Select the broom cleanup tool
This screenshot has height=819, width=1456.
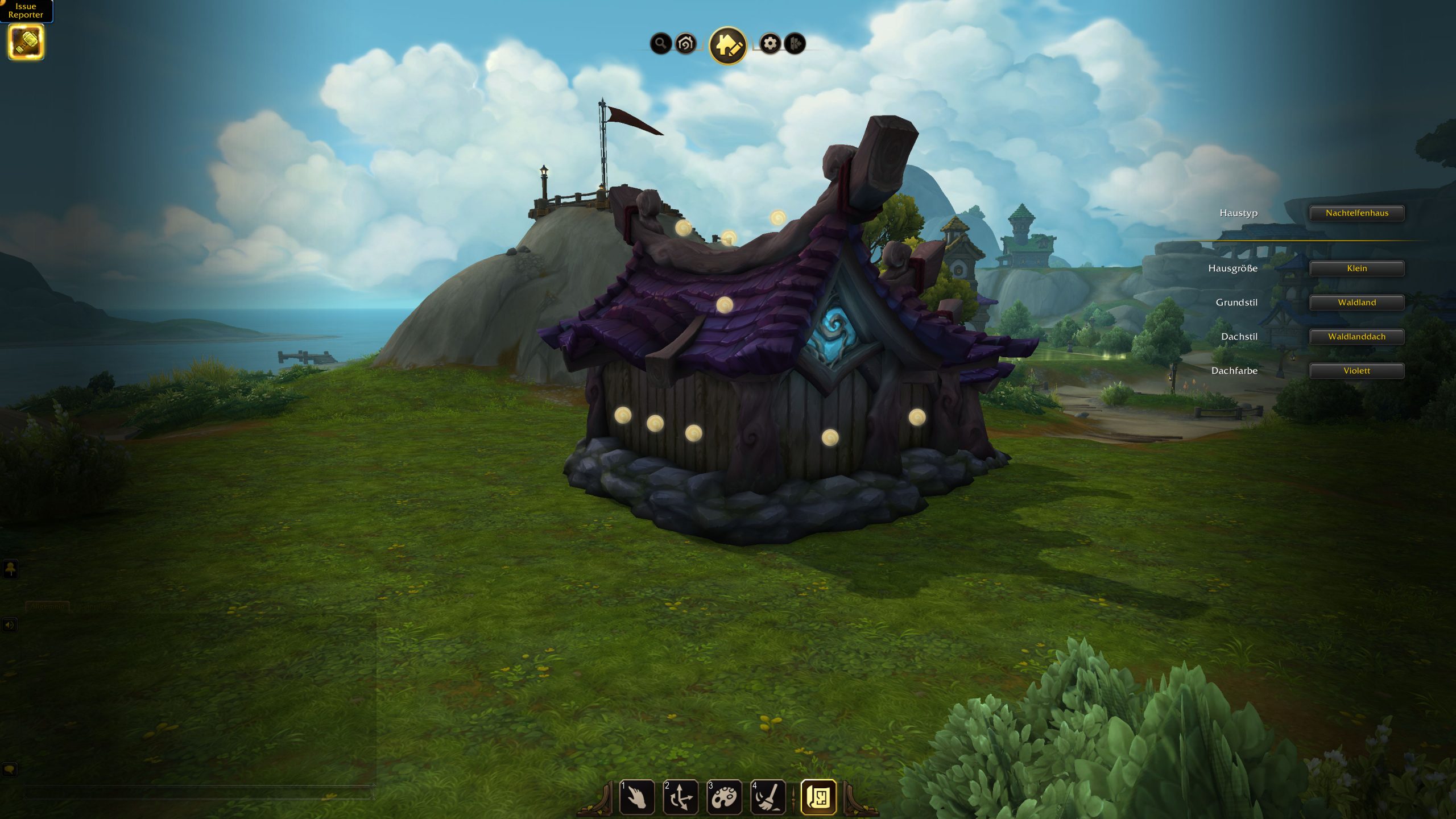tap(768, 797)
